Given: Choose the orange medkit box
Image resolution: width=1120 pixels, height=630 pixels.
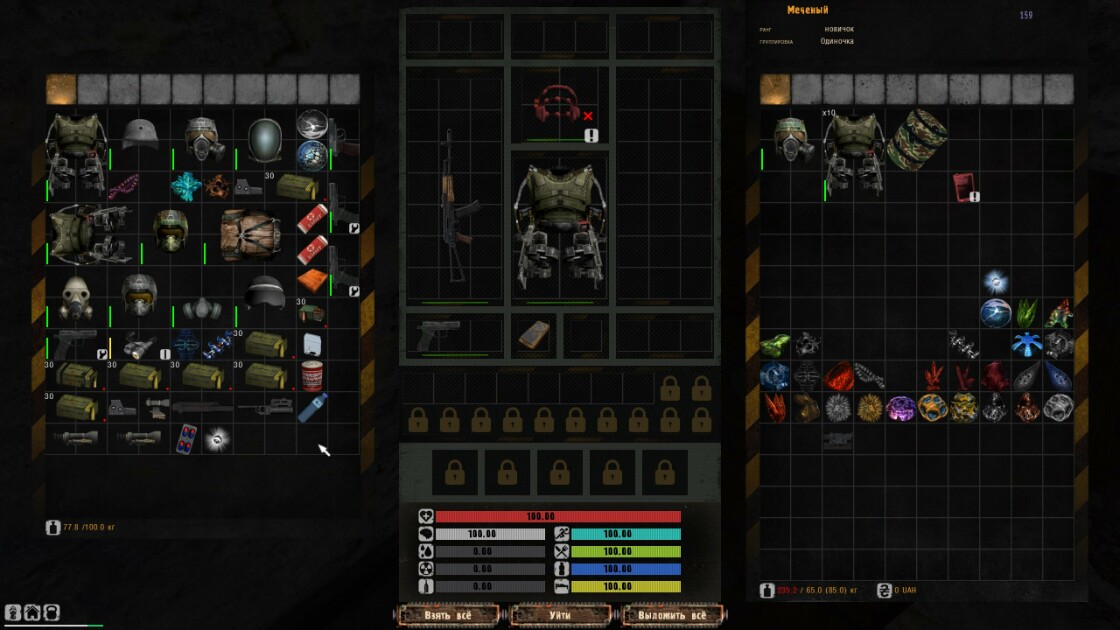Looking at the screenshot, I should (x=311, y=283).
